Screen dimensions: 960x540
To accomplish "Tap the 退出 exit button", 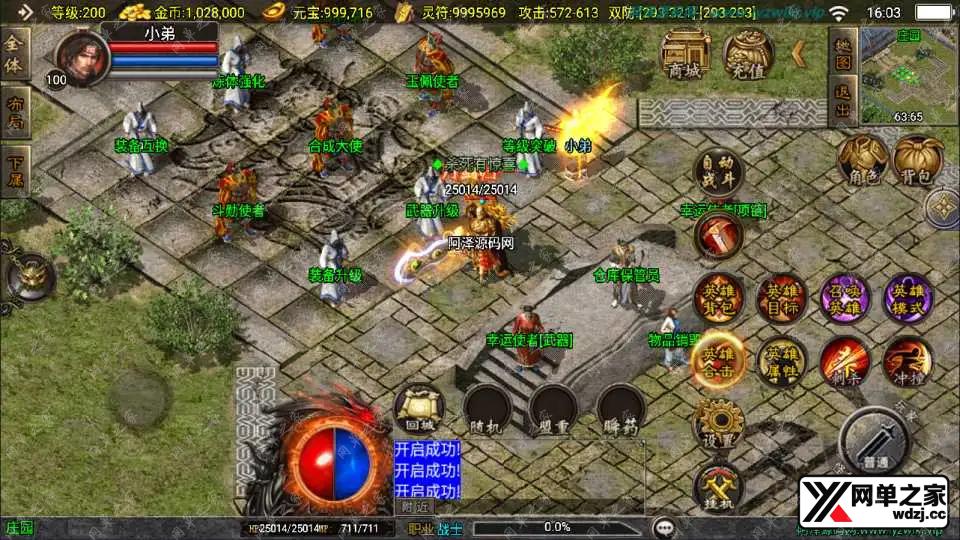I will (843, 100).
